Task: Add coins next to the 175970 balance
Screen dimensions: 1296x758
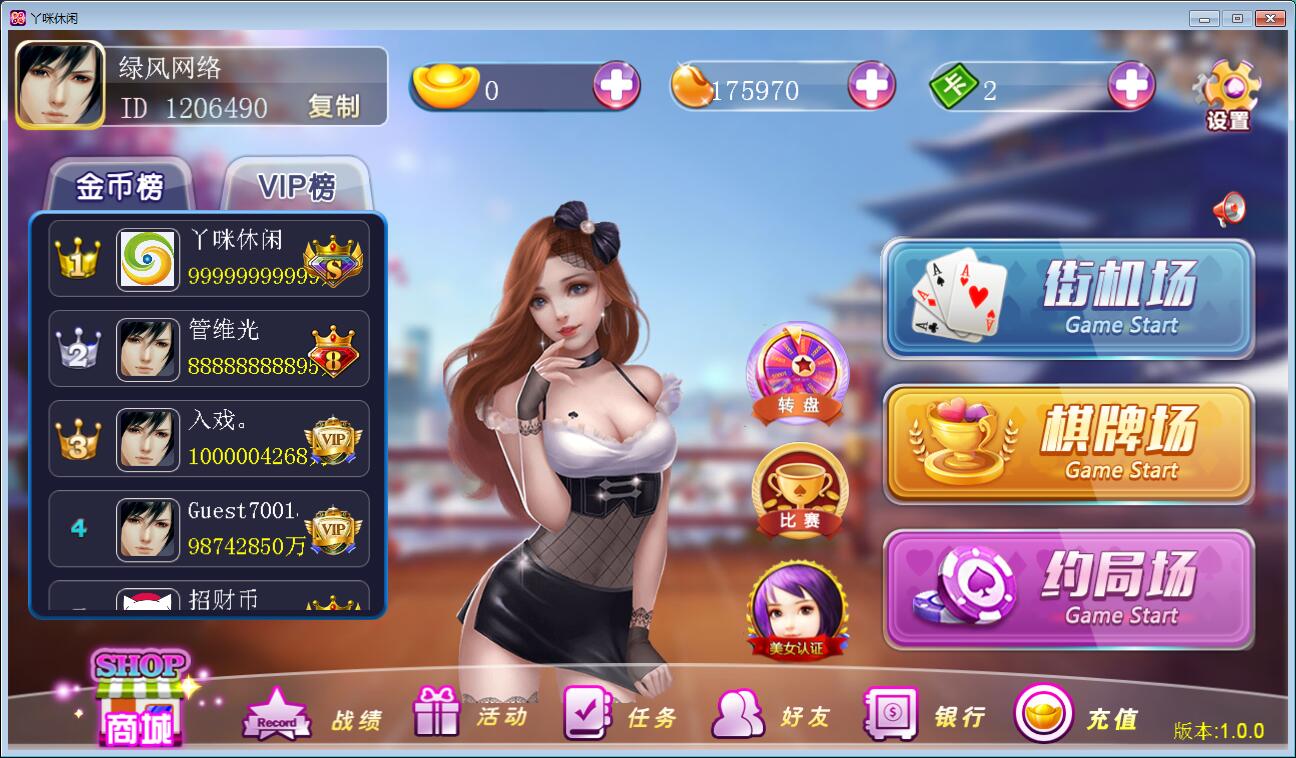Action: pos(871,87)
